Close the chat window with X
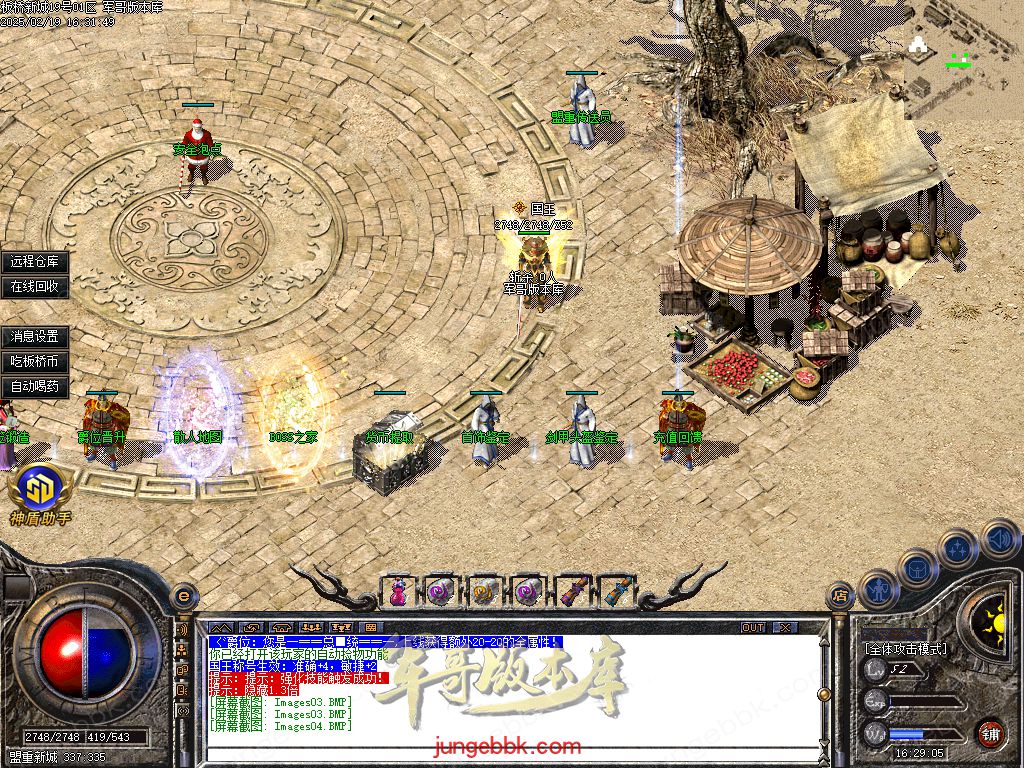The height and width of the screenshot is (768, 1024). coord(786,627)
